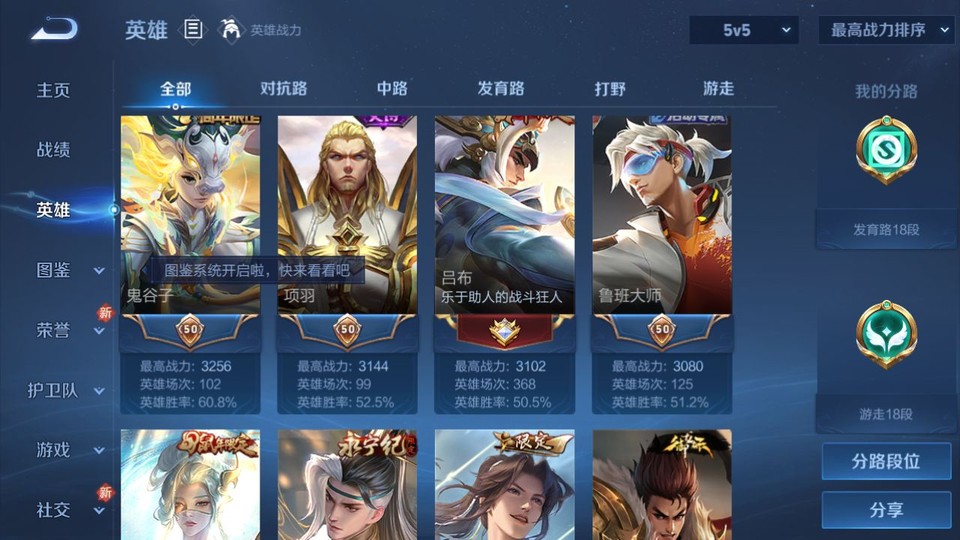Expand the 荣誉 honors menu
The width and height of the screenshot is (960, 540).
(68, 330)
